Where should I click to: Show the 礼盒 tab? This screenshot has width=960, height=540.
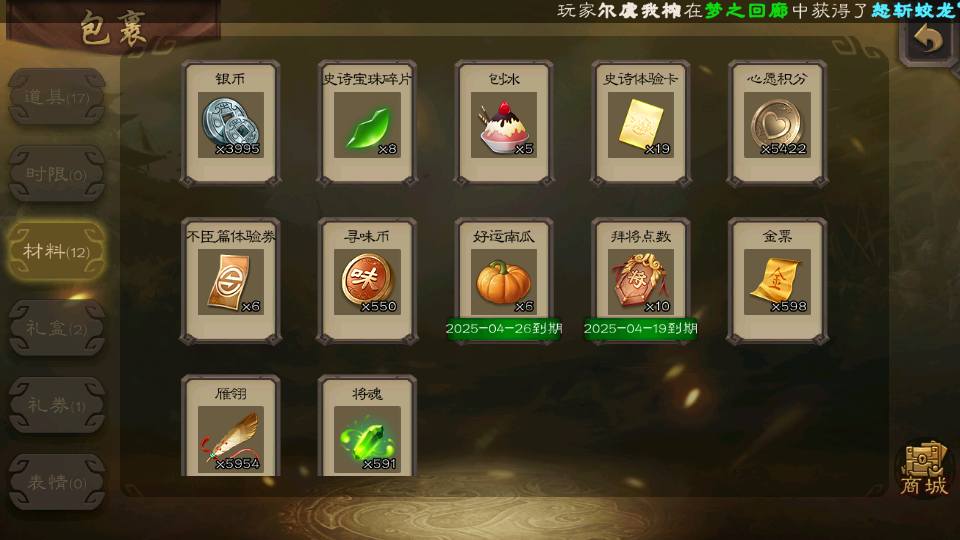(x=56, y=328)
